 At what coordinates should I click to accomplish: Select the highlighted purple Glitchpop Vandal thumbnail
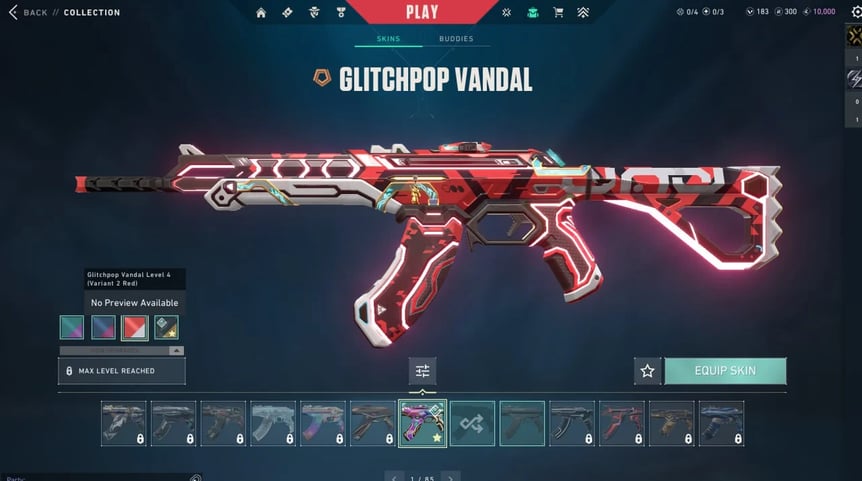(x=422, y=423)
